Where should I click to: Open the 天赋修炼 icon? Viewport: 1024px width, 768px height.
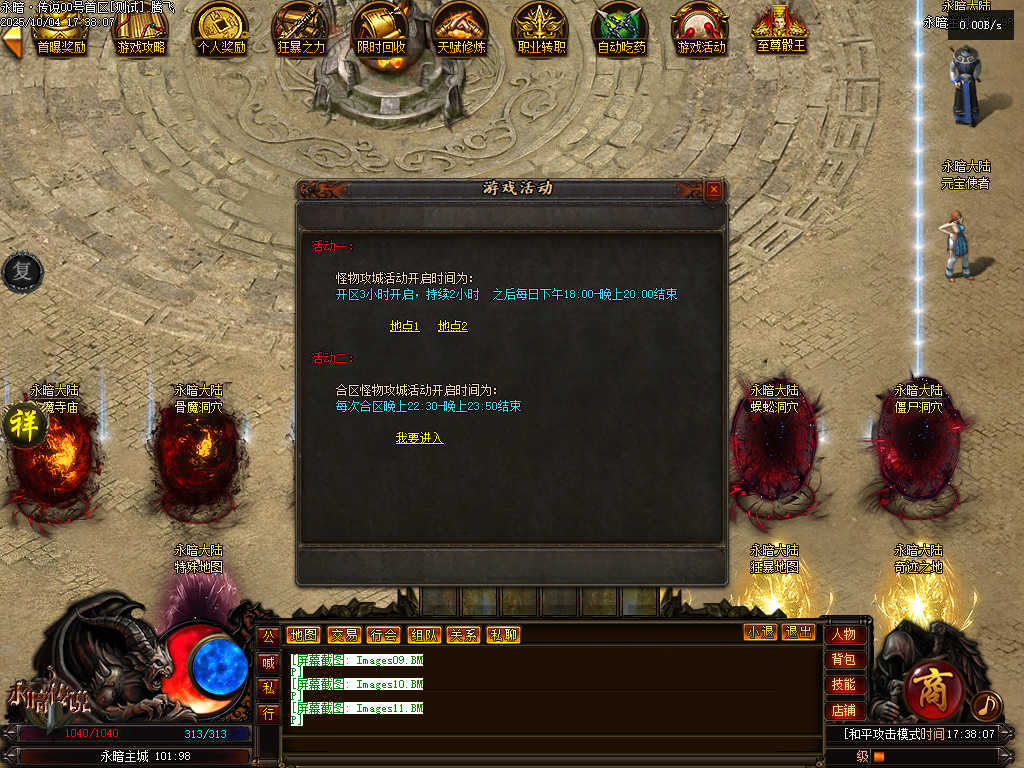click(x=461, y=28)
